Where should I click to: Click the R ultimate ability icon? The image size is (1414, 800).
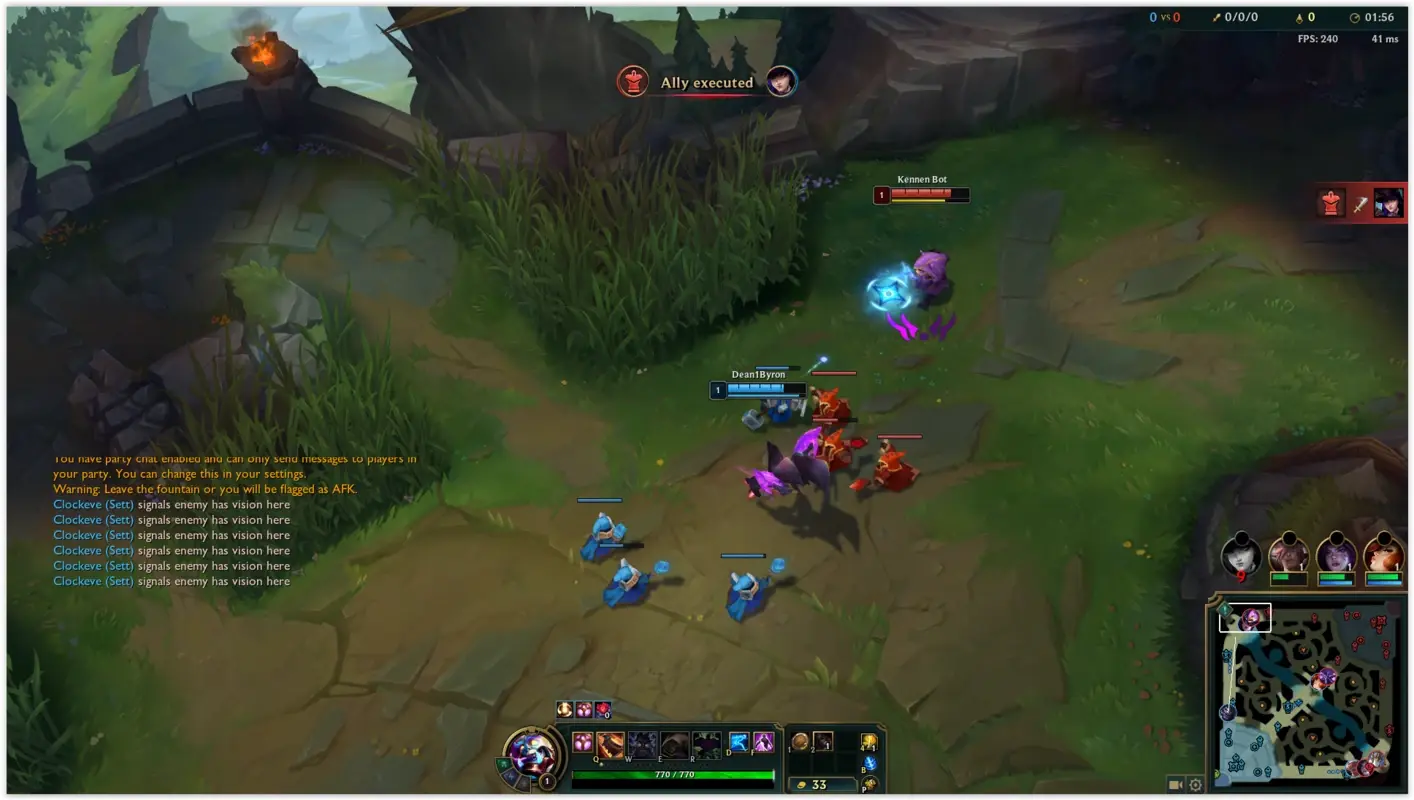[706, 743]
